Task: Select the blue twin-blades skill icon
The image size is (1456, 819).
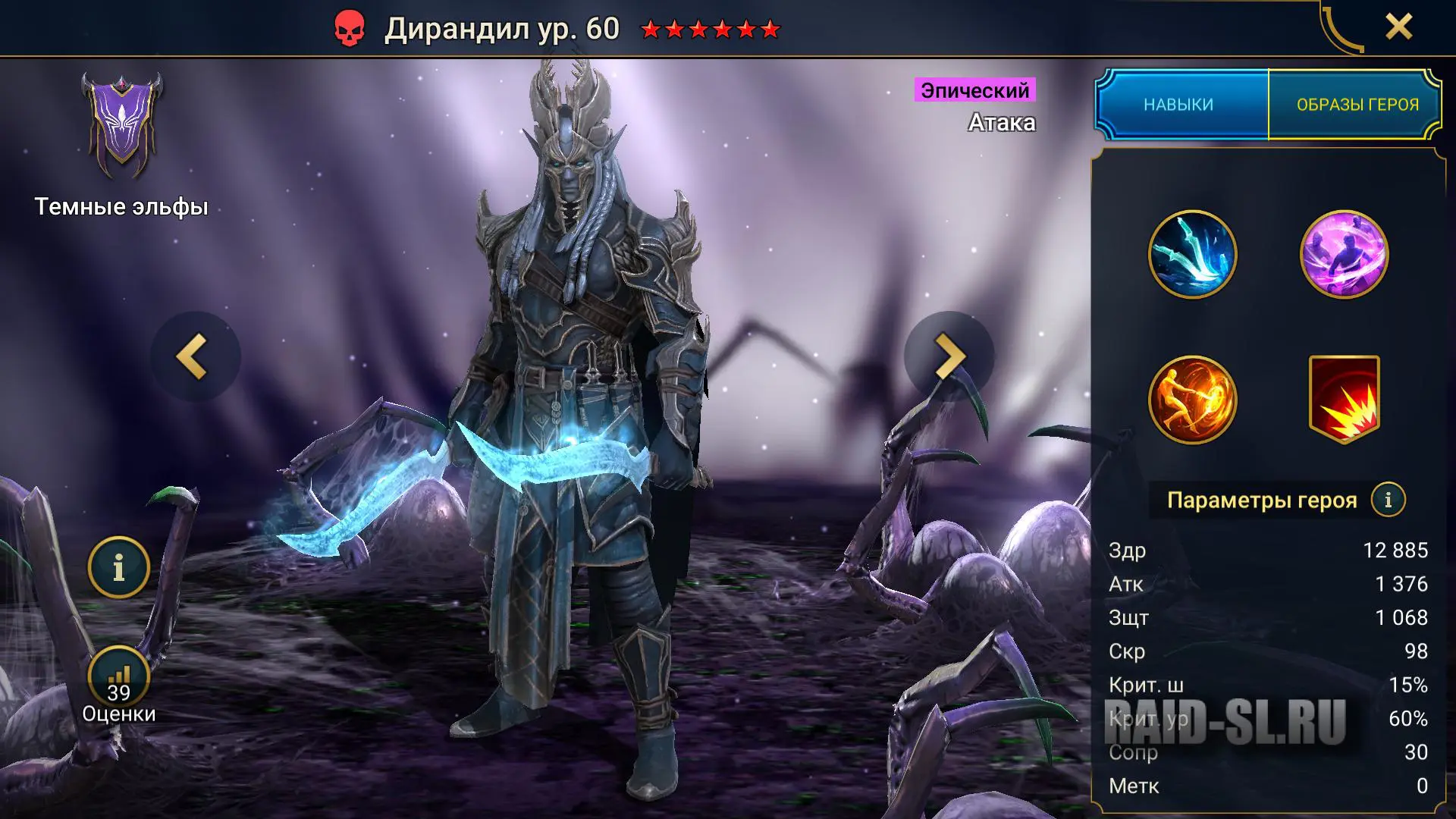Action: click(x=1192, y=255)
